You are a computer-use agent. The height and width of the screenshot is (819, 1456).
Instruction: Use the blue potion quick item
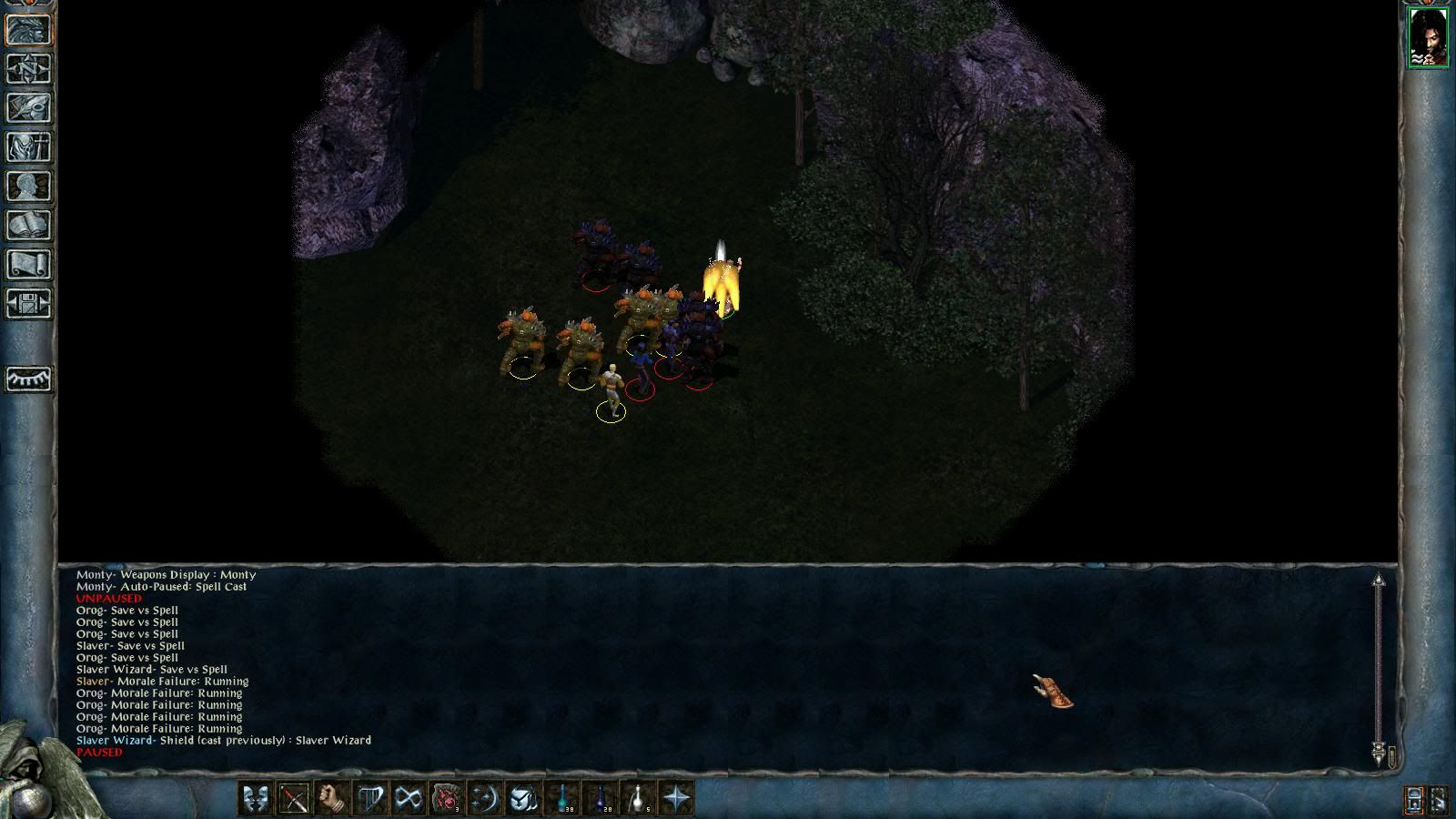pos(564,798)
